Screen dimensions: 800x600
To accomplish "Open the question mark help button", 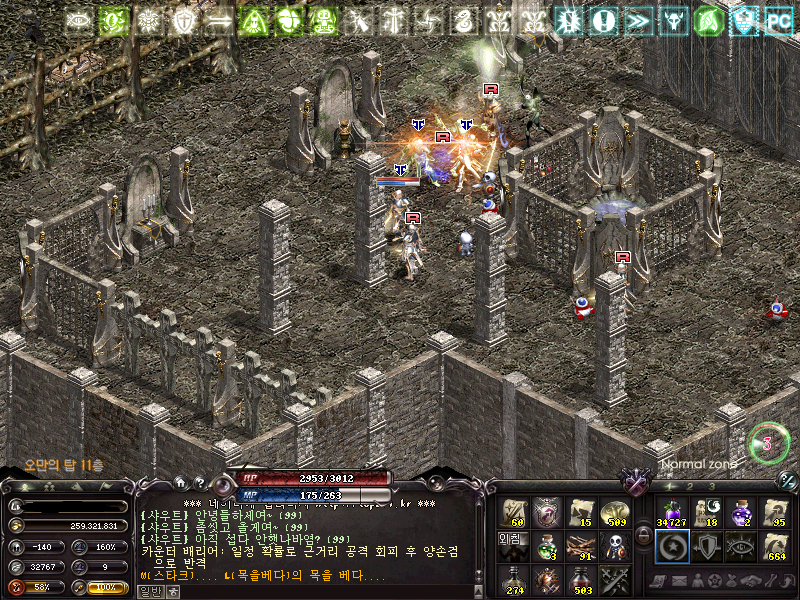I will 200,481.
